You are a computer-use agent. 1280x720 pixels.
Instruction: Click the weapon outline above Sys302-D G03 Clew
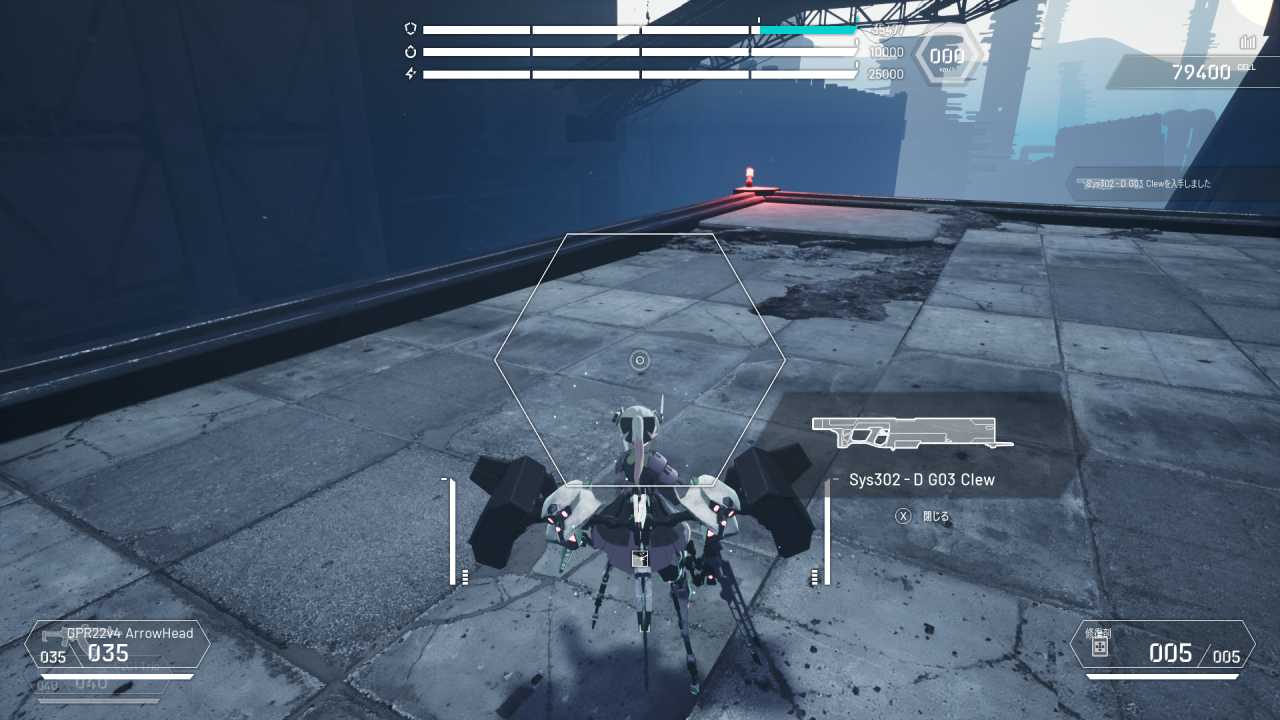coord(905,432)
